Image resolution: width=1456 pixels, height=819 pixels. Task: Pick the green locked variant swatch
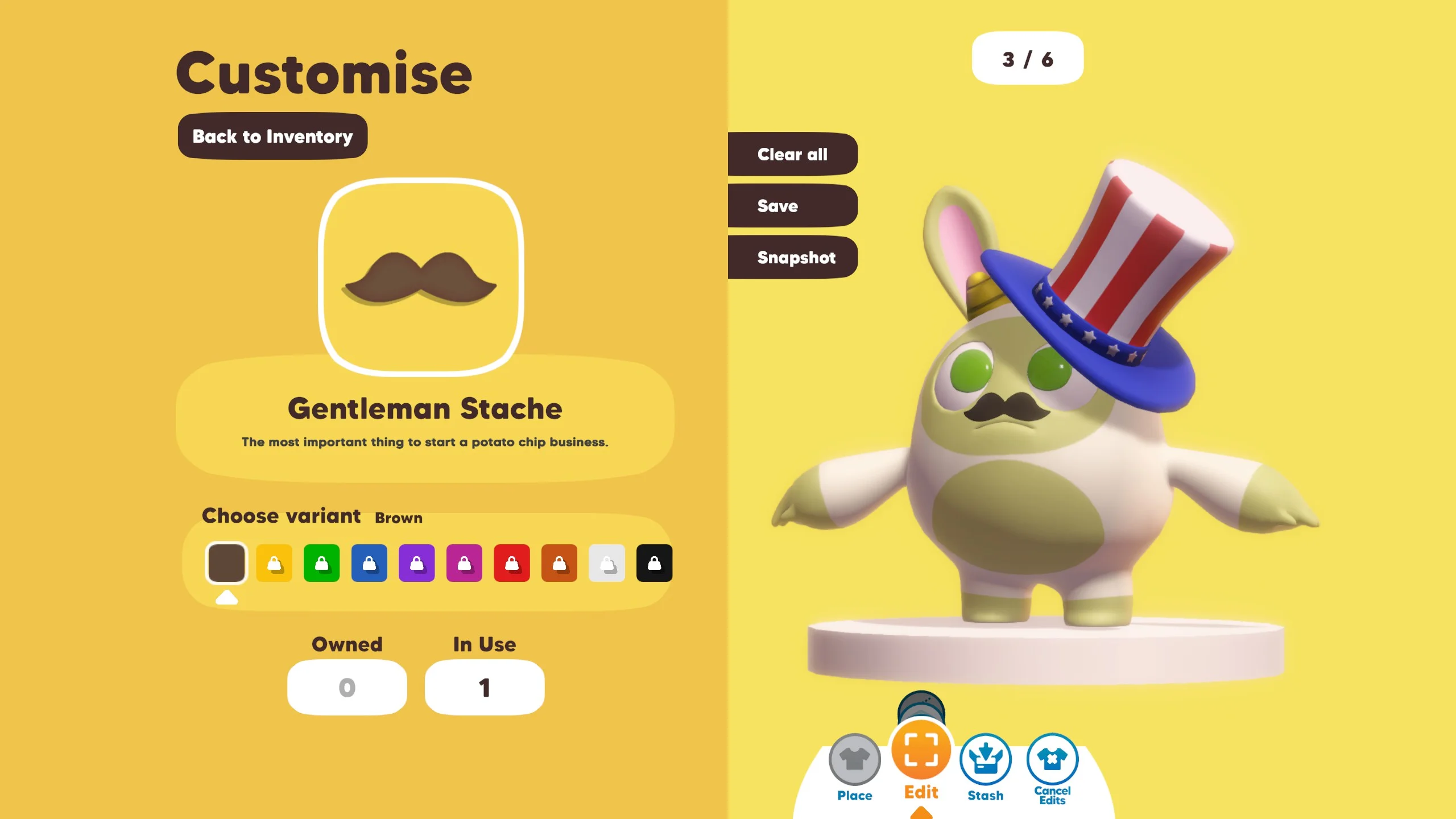pyautogui.click(x=321, y=563)
